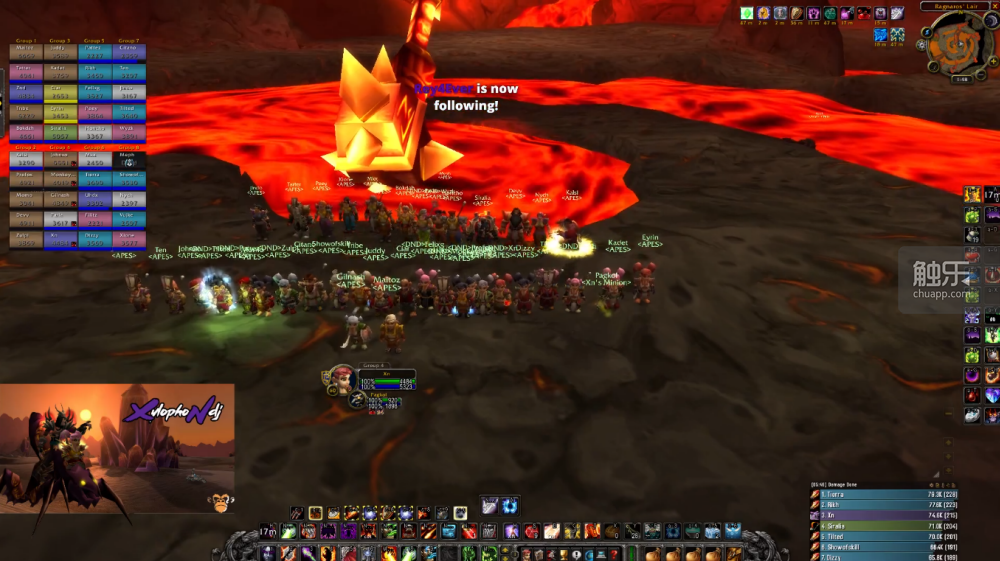Target Xn in the Group 4 raid frames
Image resolution: width=1000 pixels, height=561 pixels.
tap(59, 239)
